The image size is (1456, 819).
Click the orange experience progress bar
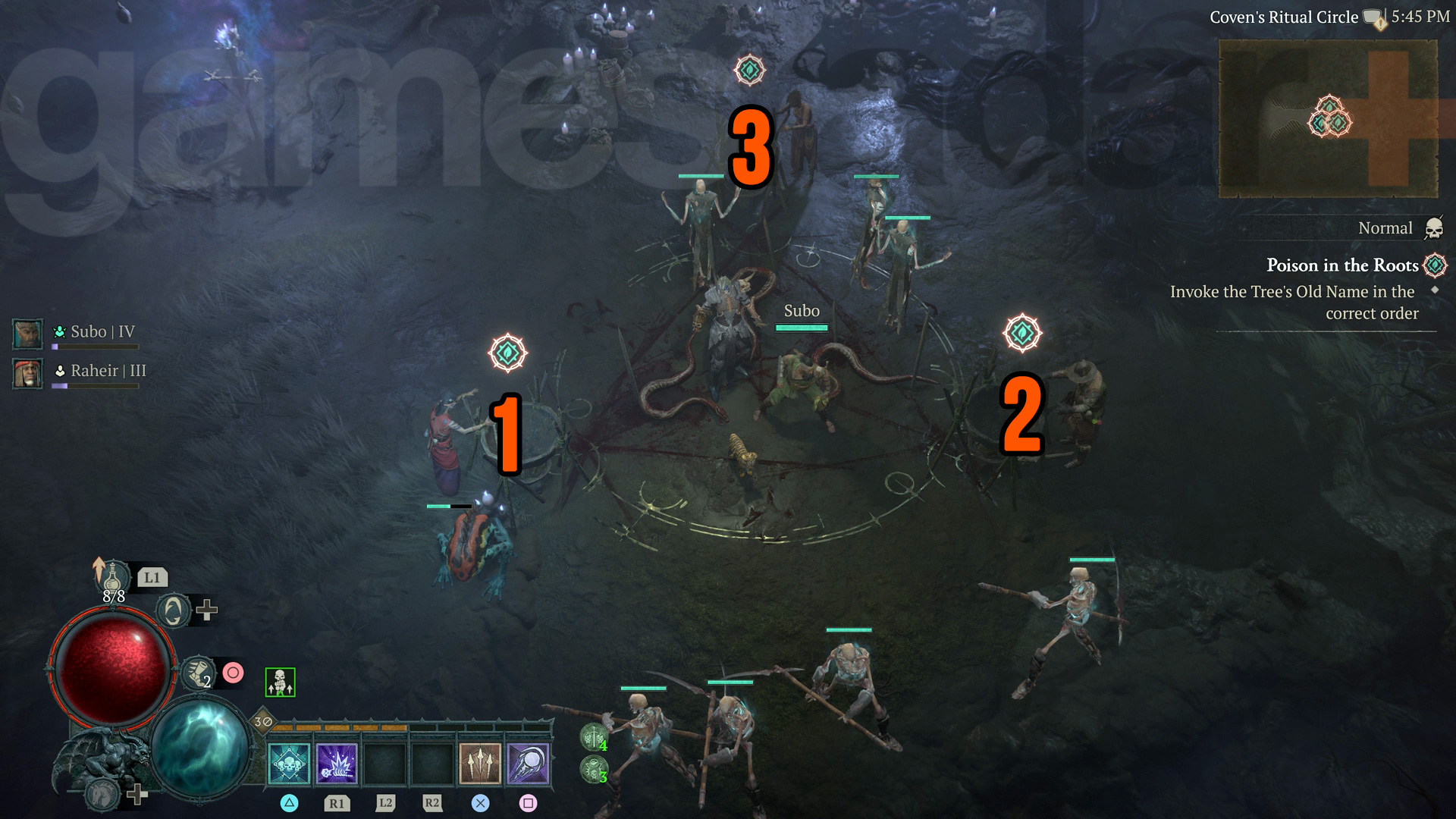tap(337, 726)
